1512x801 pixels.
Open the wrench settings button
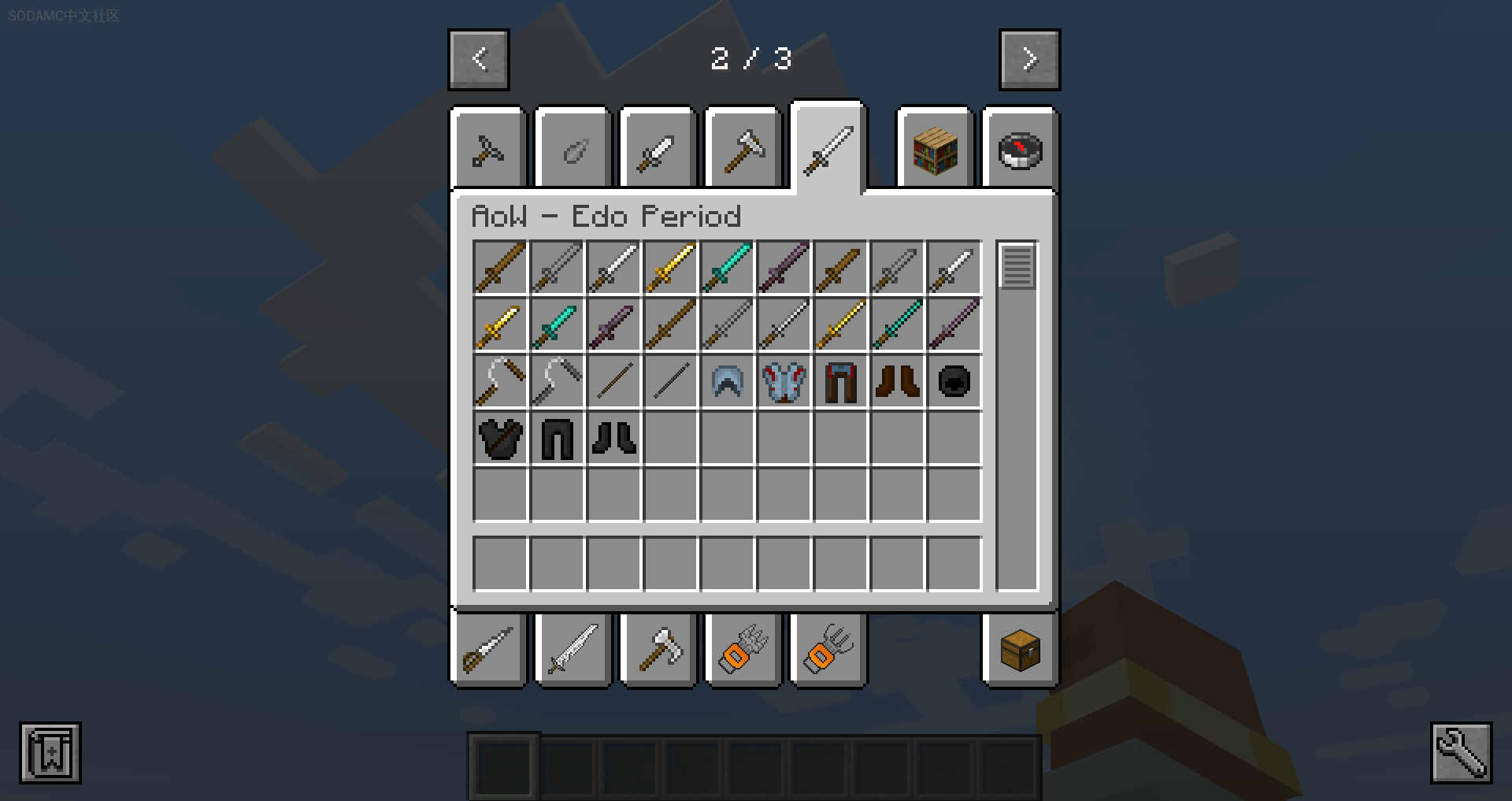[1461, 752]
